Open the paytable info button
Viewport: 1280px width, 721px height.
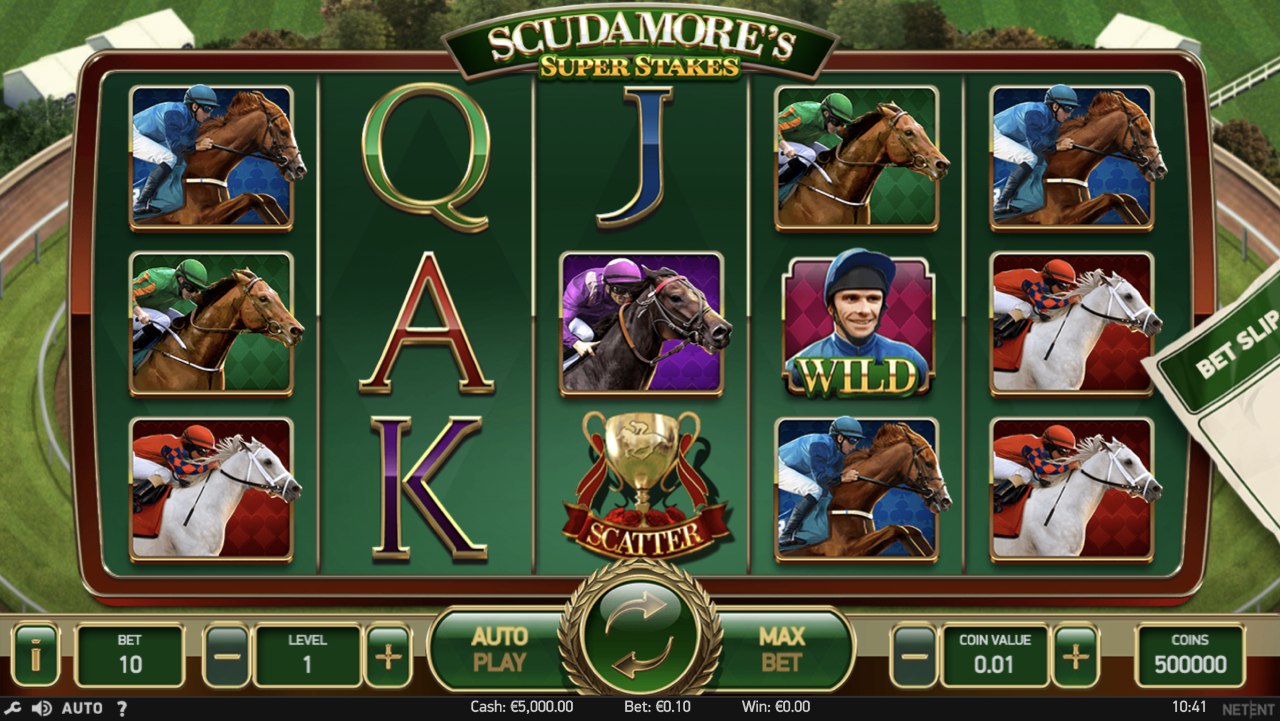coord(36,656)
